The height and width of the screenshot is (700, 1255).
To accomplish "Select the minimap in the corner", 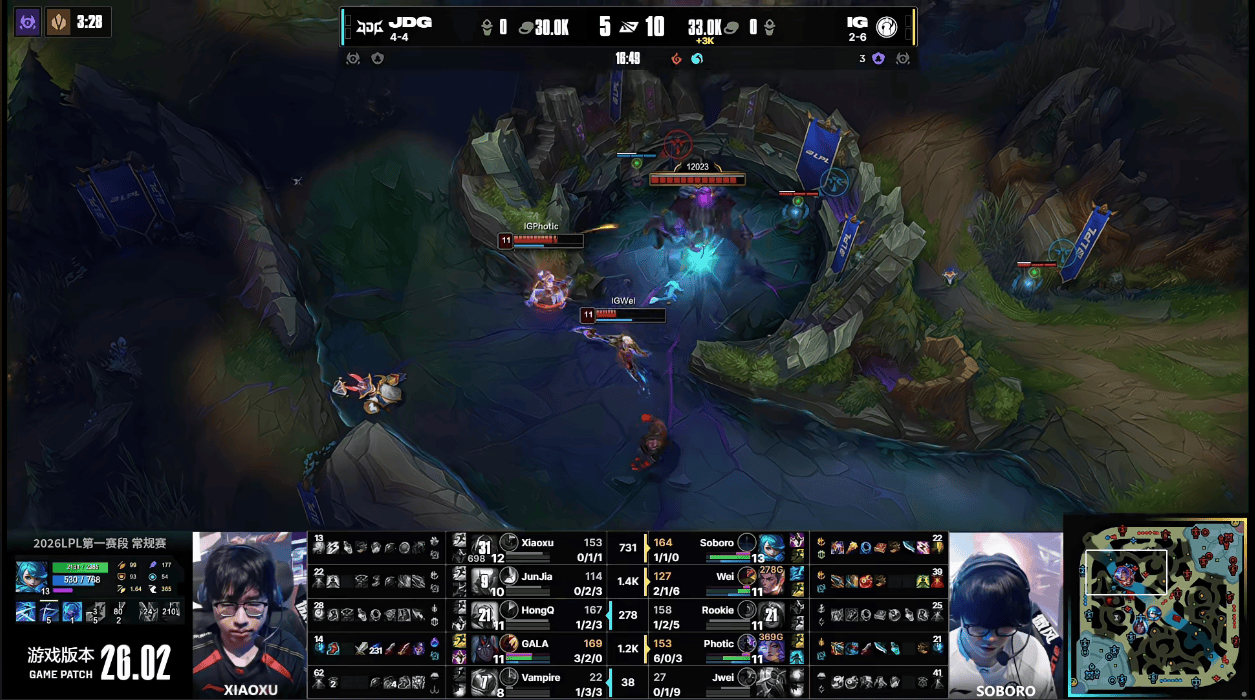I will click(1158, 606).
